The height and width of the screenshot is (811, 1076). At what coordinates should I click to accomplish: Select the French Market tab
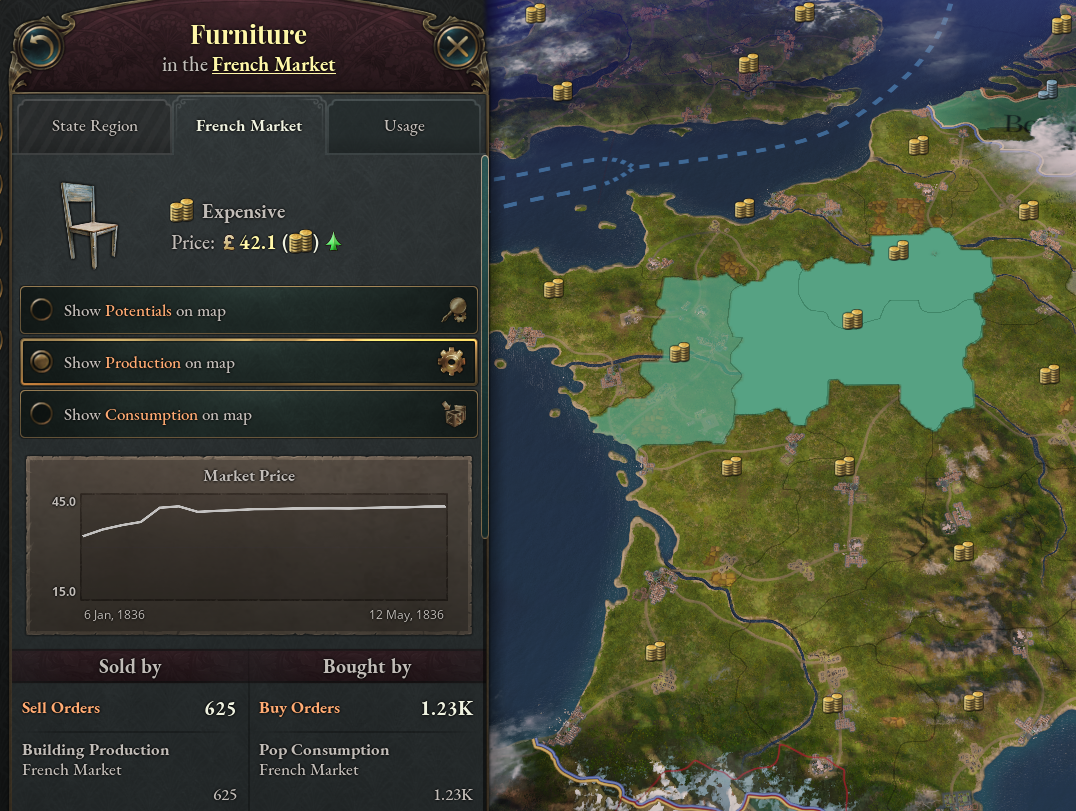pyautogui.click(x=249, y=126)
